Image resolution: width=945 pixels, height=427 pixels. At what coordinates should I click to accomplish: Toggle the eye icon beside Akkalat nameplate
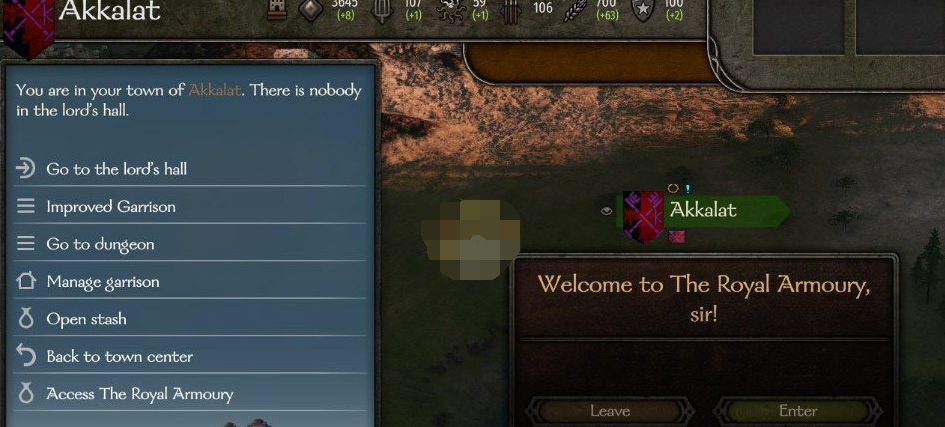click(x=606, y=211)
